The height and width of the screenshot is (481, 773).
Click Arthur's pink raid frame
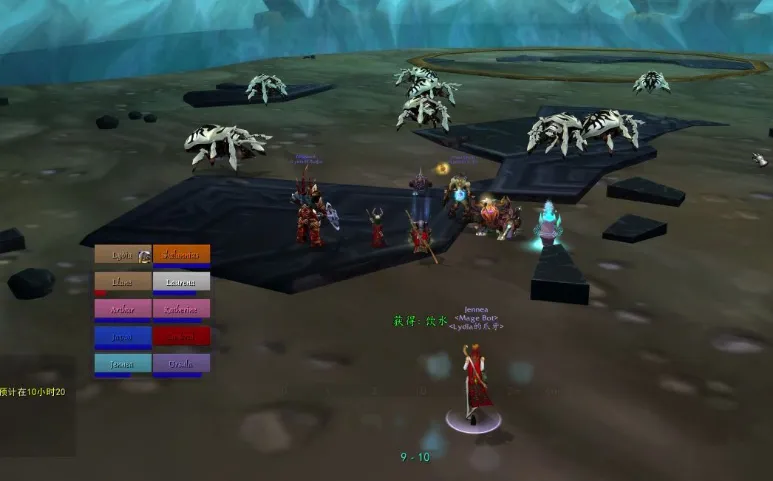click(x=122, y=309)
